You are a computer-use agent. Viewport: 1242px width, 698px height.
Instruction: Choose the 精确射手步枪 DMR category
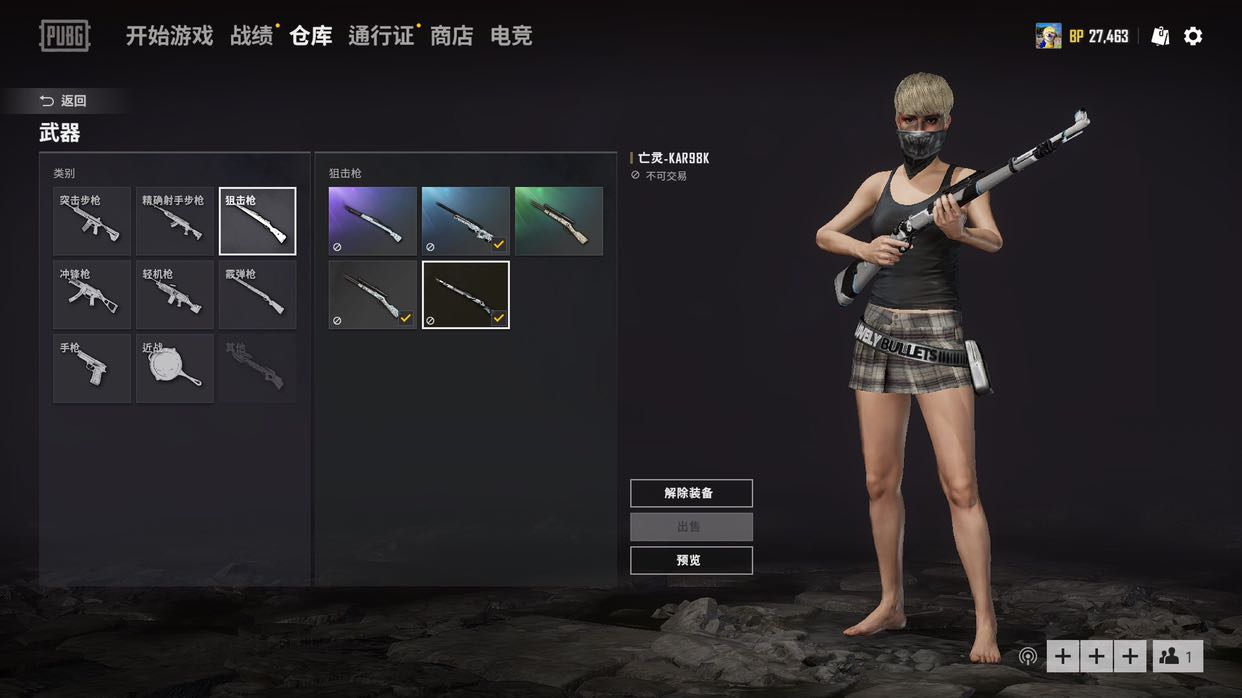175,222
